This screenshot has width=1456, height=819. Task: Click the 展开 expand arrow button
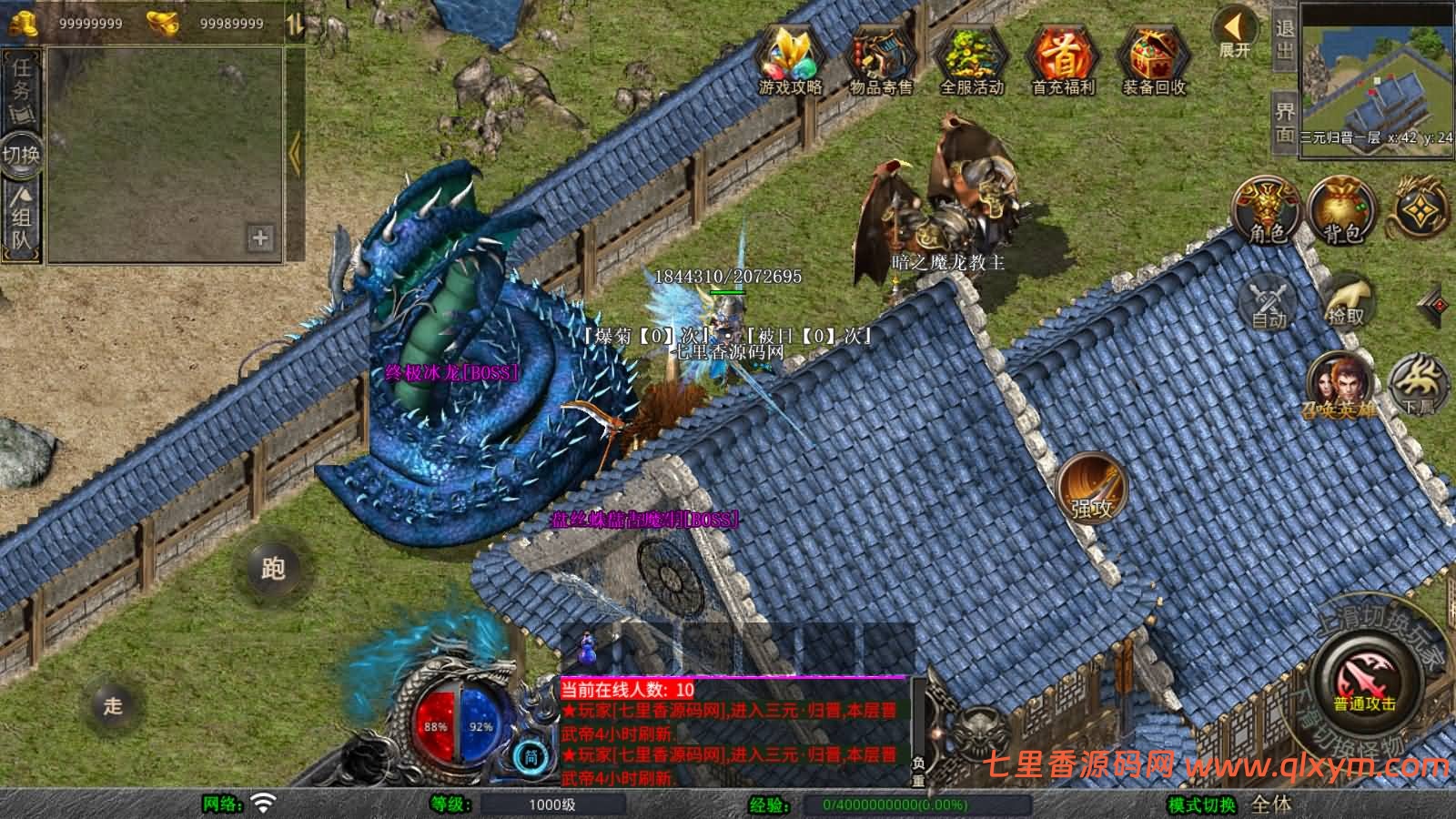pos(1236,33)
